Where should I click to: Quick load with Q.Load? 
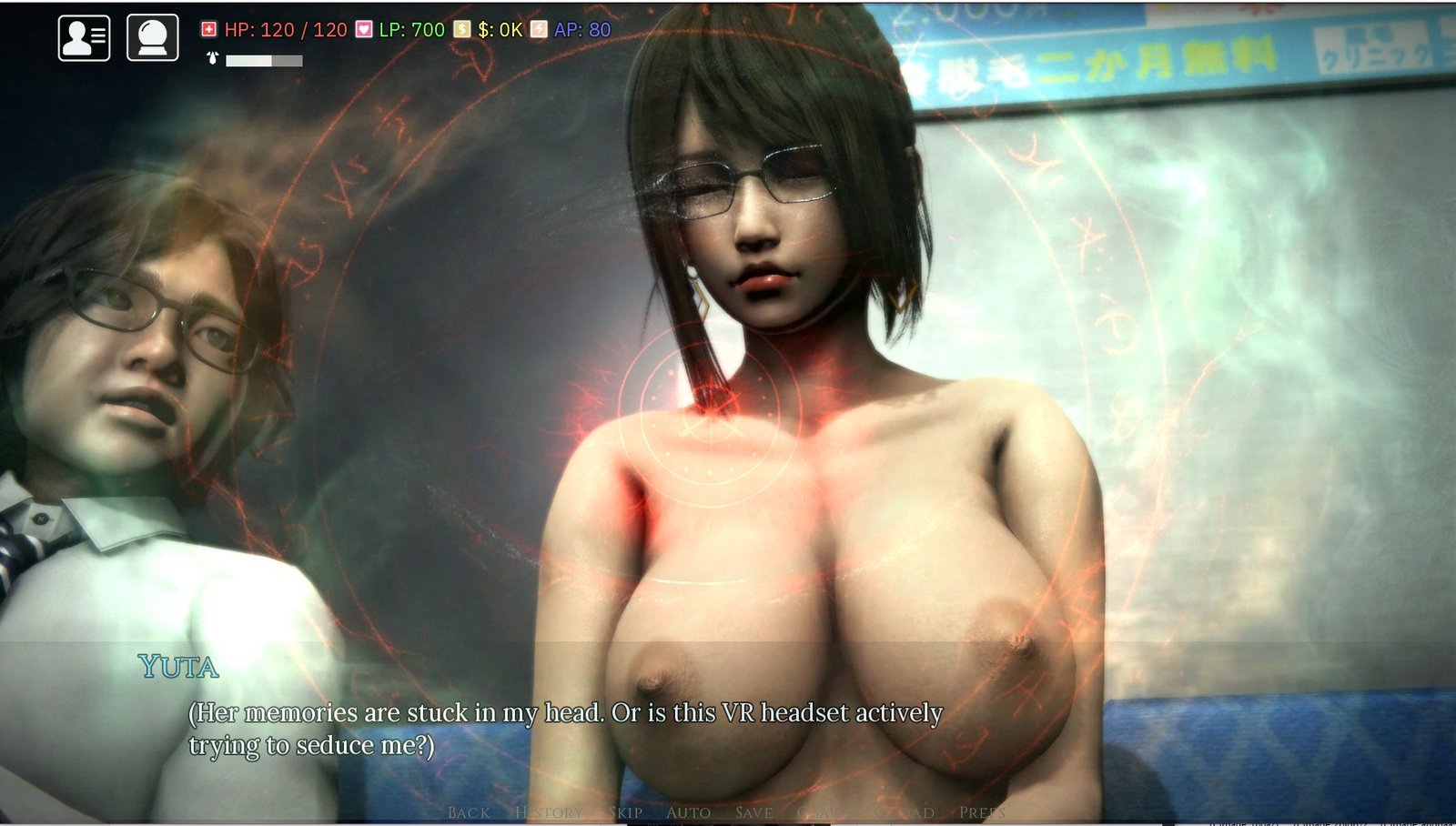tap(904, 812)
